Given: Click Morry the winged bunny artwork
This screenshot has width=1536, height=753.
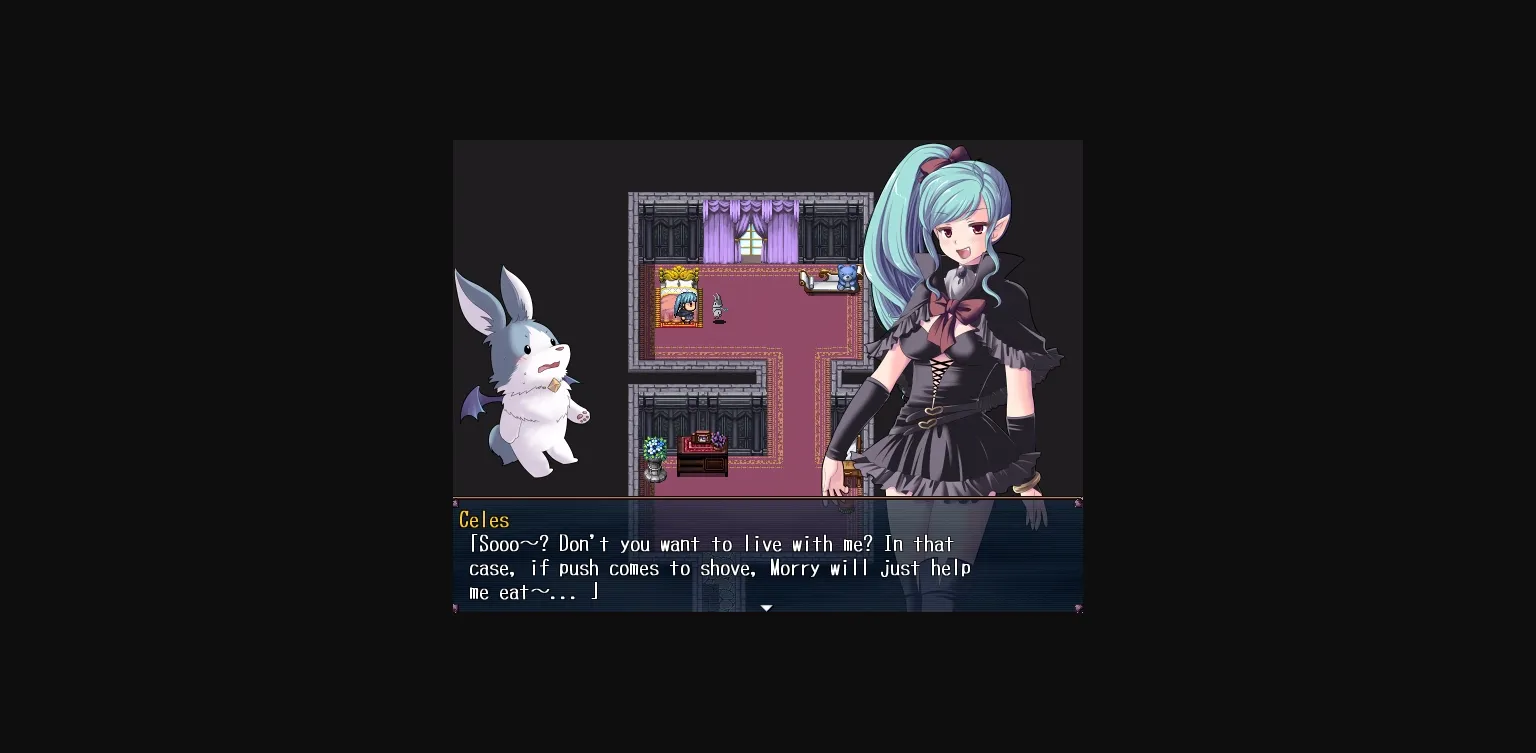Looking at the screenshot, I should pyautogui.click(x=530, y=380).
